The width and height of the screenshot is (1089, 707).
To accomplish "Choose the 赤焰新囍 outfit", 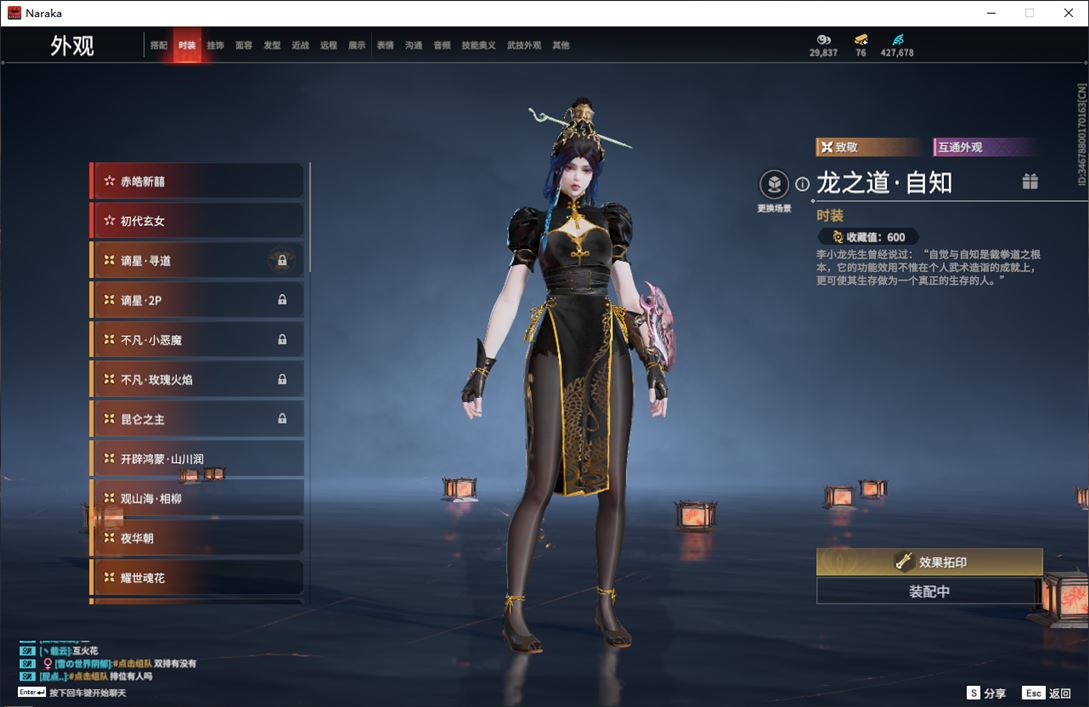I will [197, 181].
